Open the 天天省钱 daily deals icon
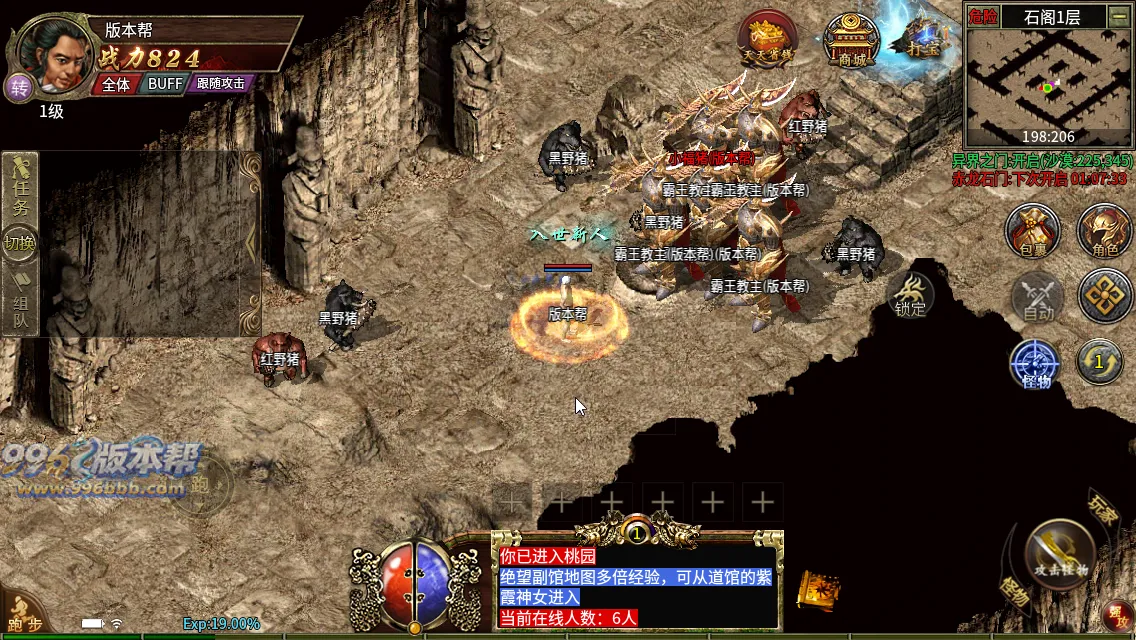The height and width of the screenshot is (640, 1136). (x=767, y=42)
